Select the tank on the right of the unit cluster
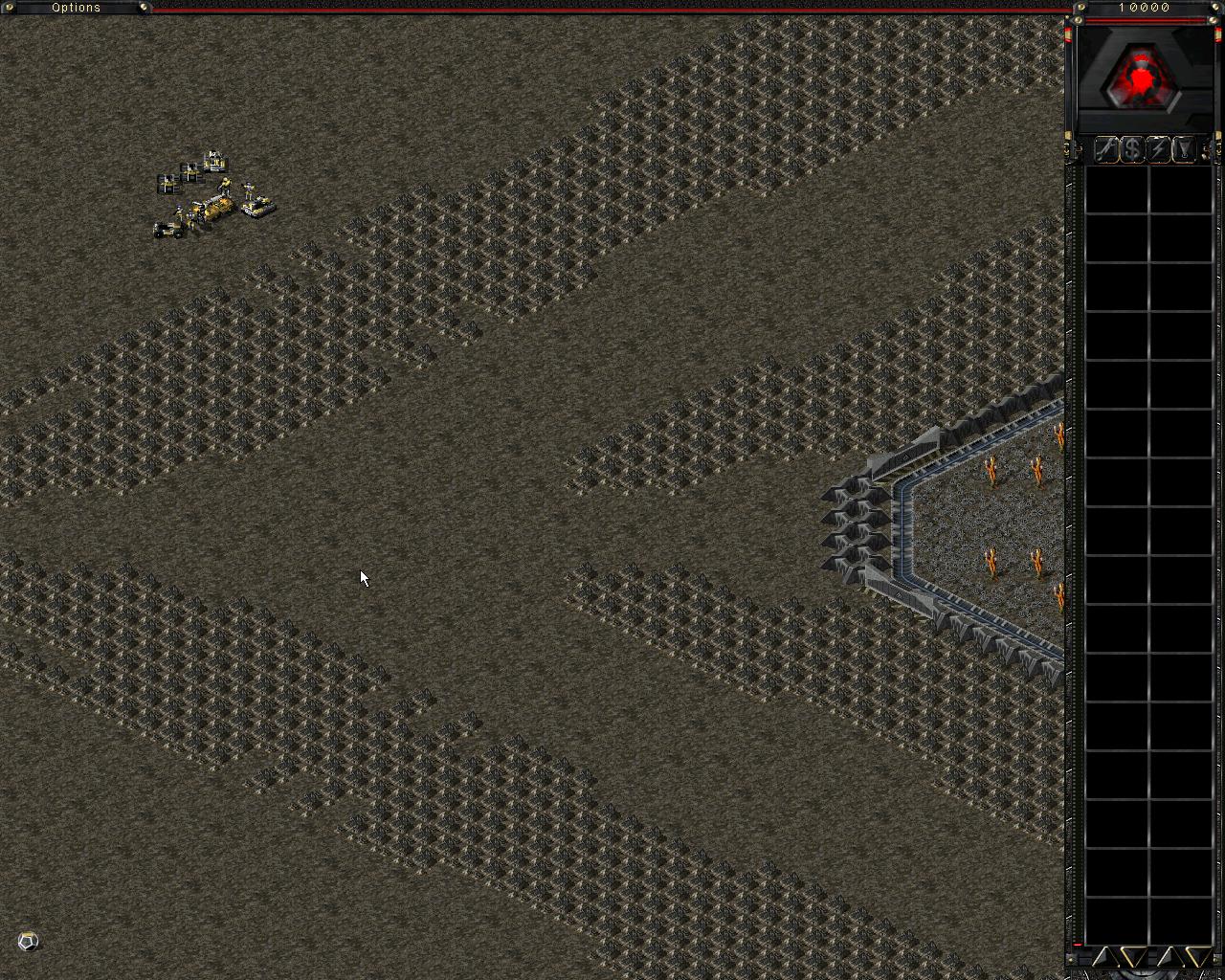The width and height of the screenshot is (1225, 980). (256, 206)
